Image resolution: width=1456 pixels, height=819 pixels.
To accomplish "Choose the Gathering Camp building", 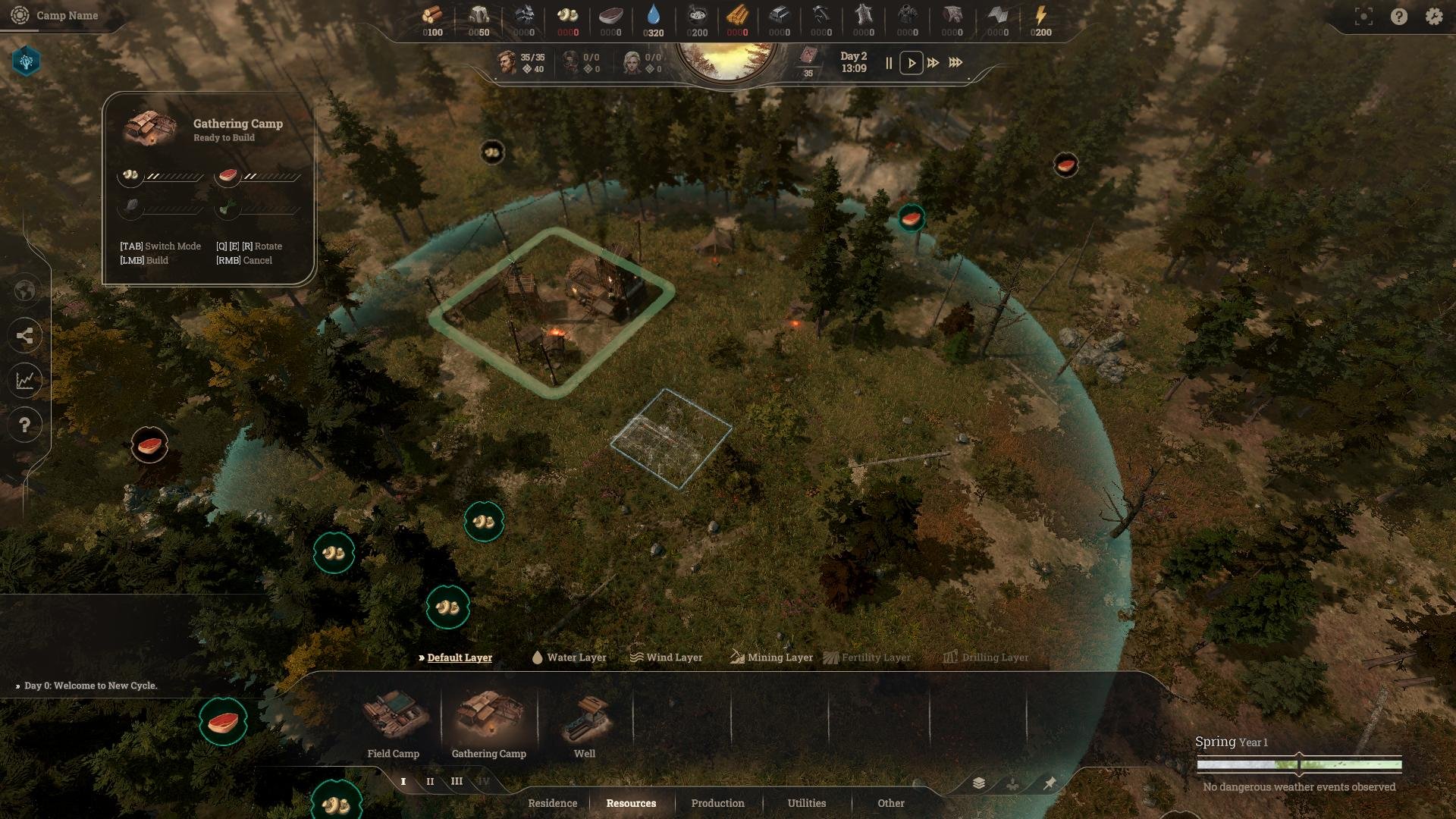I will [489, 723].
